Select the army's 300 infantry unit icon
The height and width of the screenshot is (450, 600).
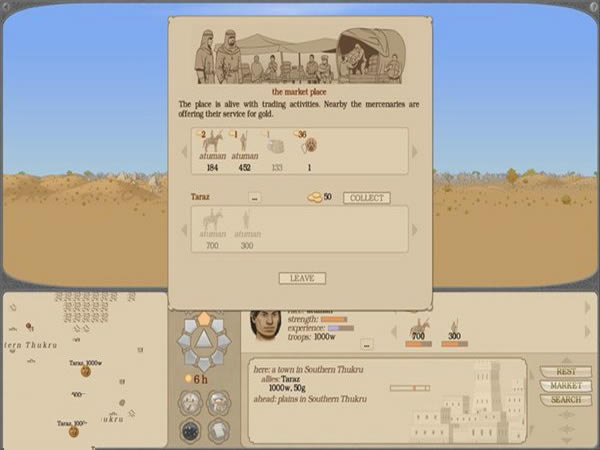tap(453, 327)
